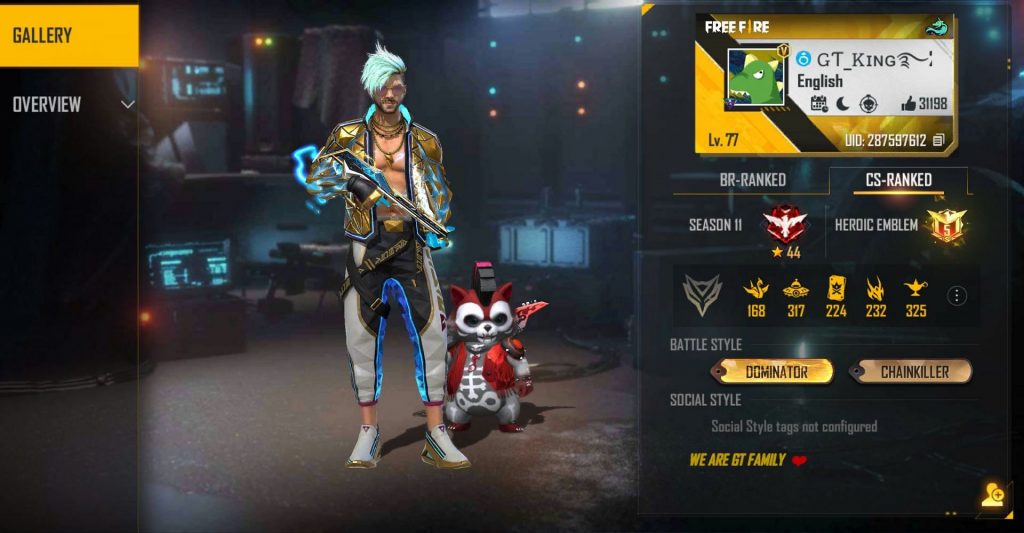This screenshot has height=533, width=1024.
Task: Add this player as a friend
Action: coord(992,495)
